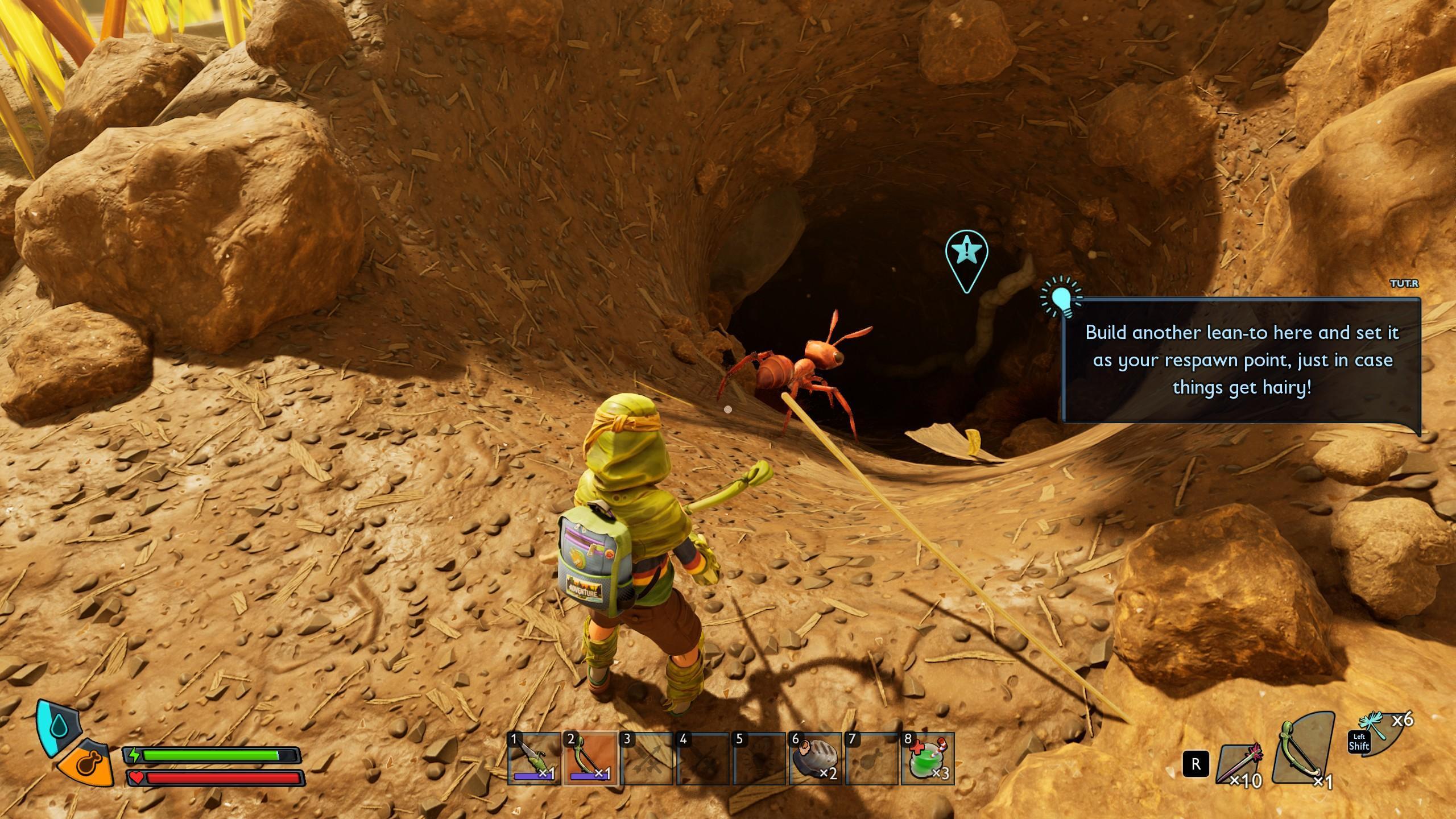Choose the rock item in hotbar slot 6
The width and height of the screenshot is (1456, 819).
click(814, 759)
